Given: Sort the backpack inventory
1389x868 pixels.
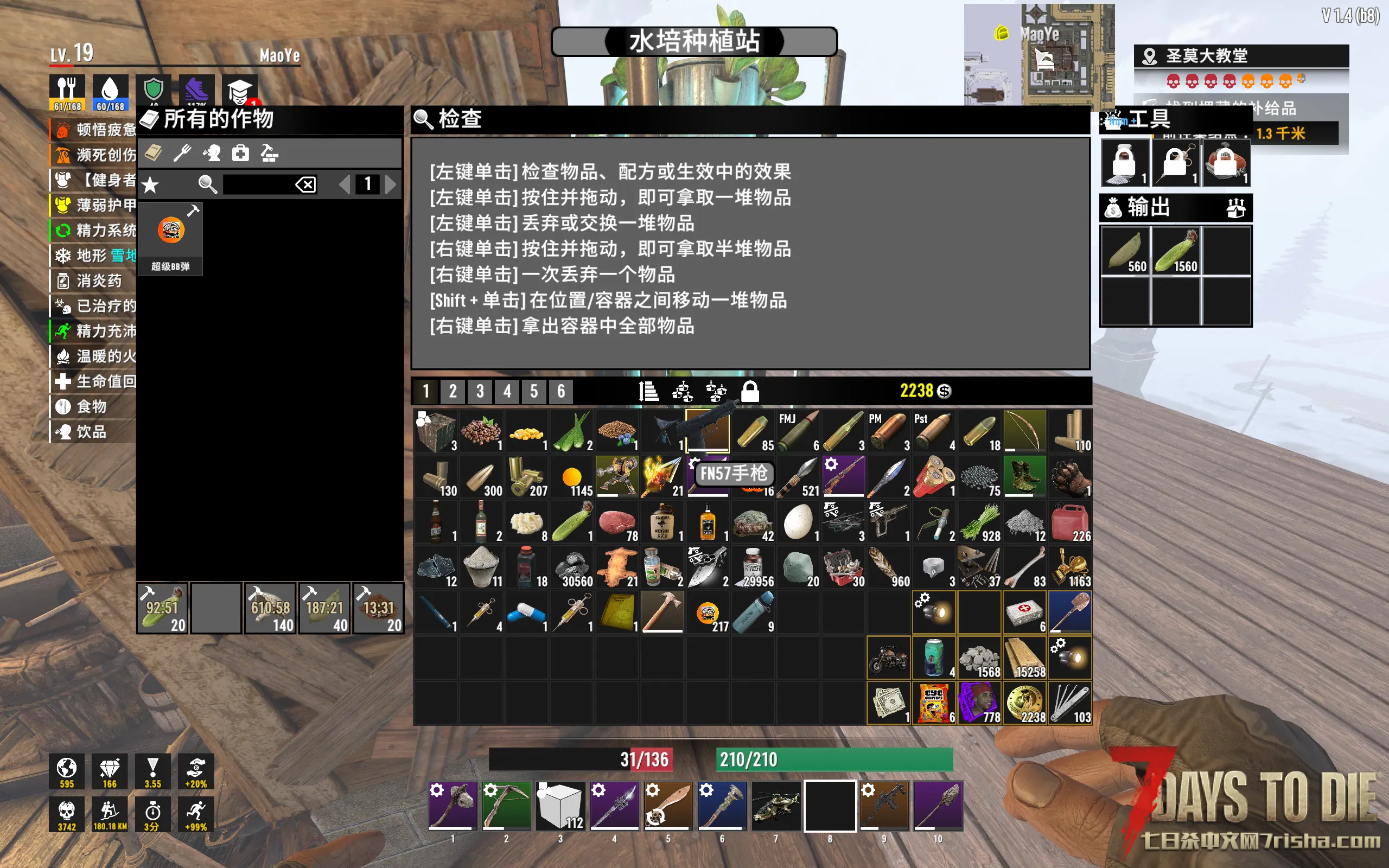Looking at the screenshot, I should click(x=648, y=392).
